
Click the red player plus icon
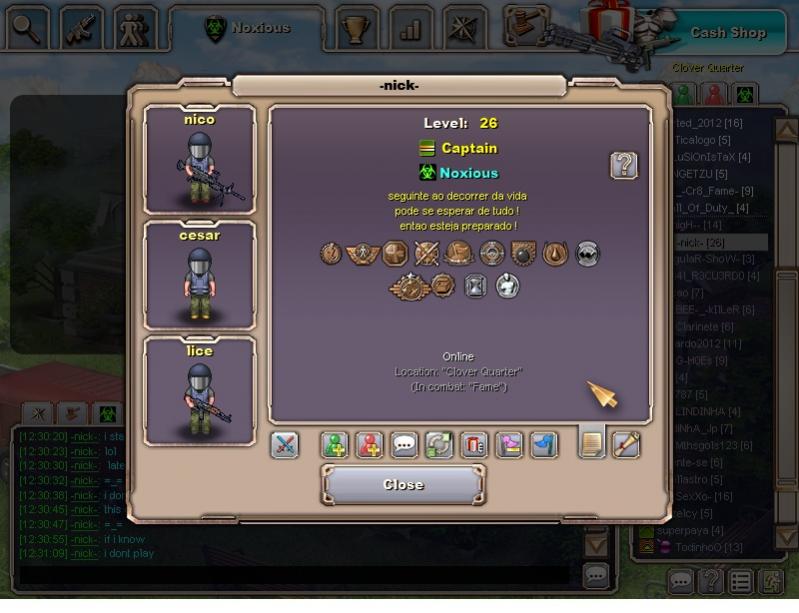[x=370, y=445]
